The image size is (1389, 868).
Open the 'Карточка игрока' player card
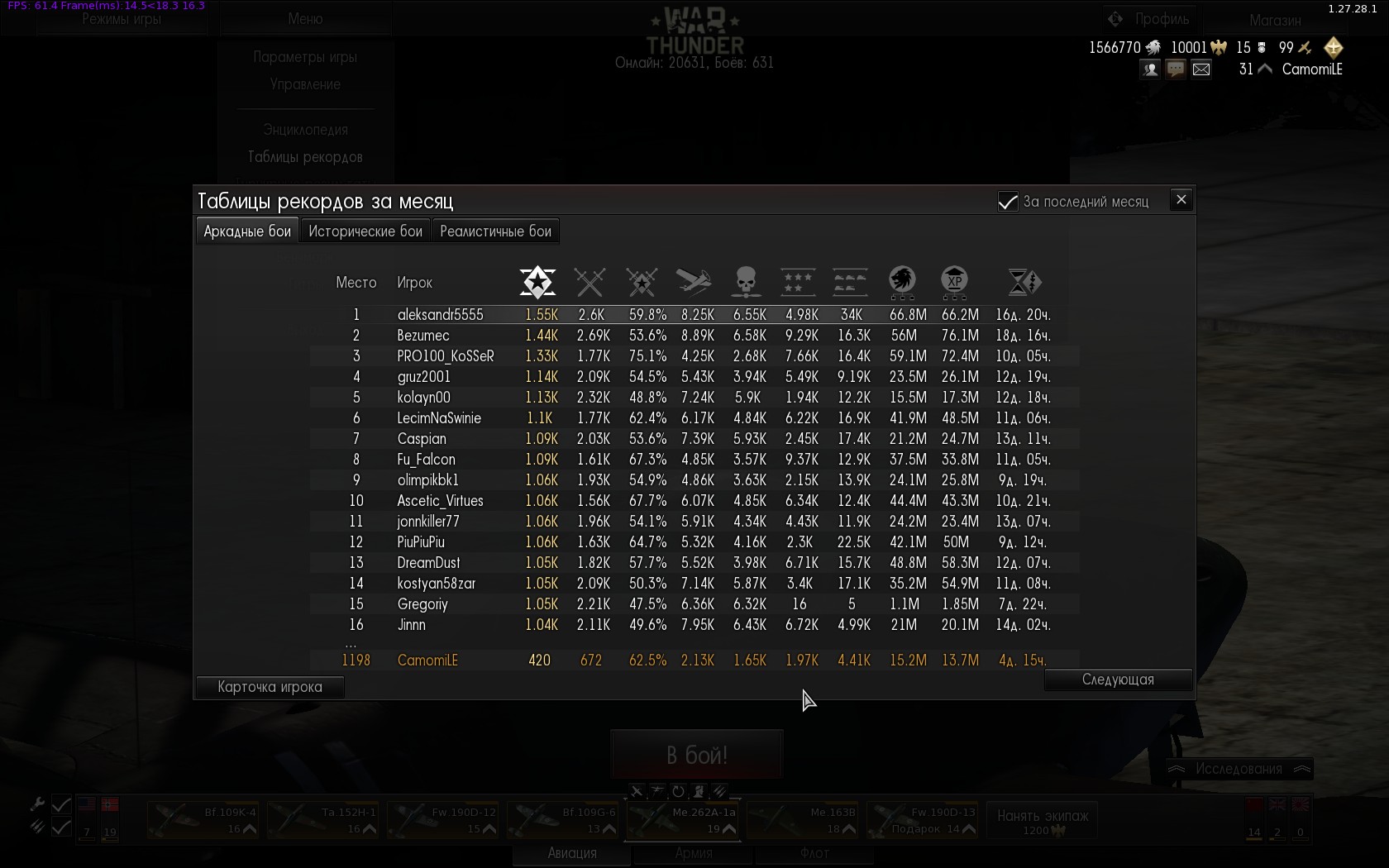[x=270, y=687]
